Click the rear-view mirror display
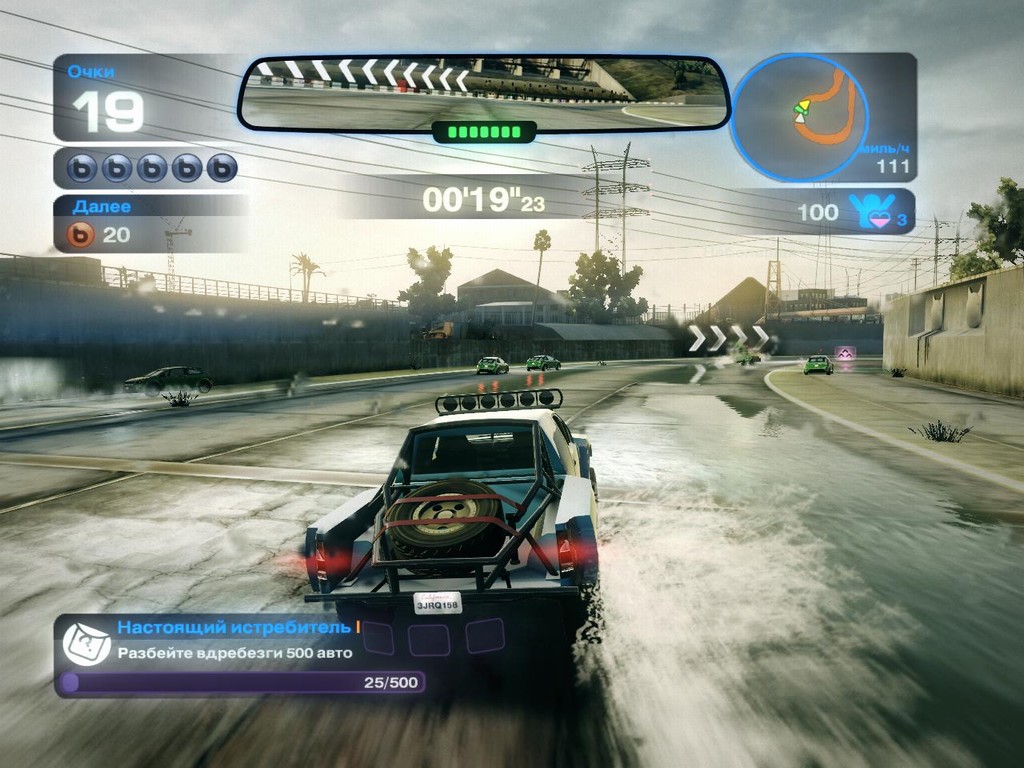 click(484, 93)
